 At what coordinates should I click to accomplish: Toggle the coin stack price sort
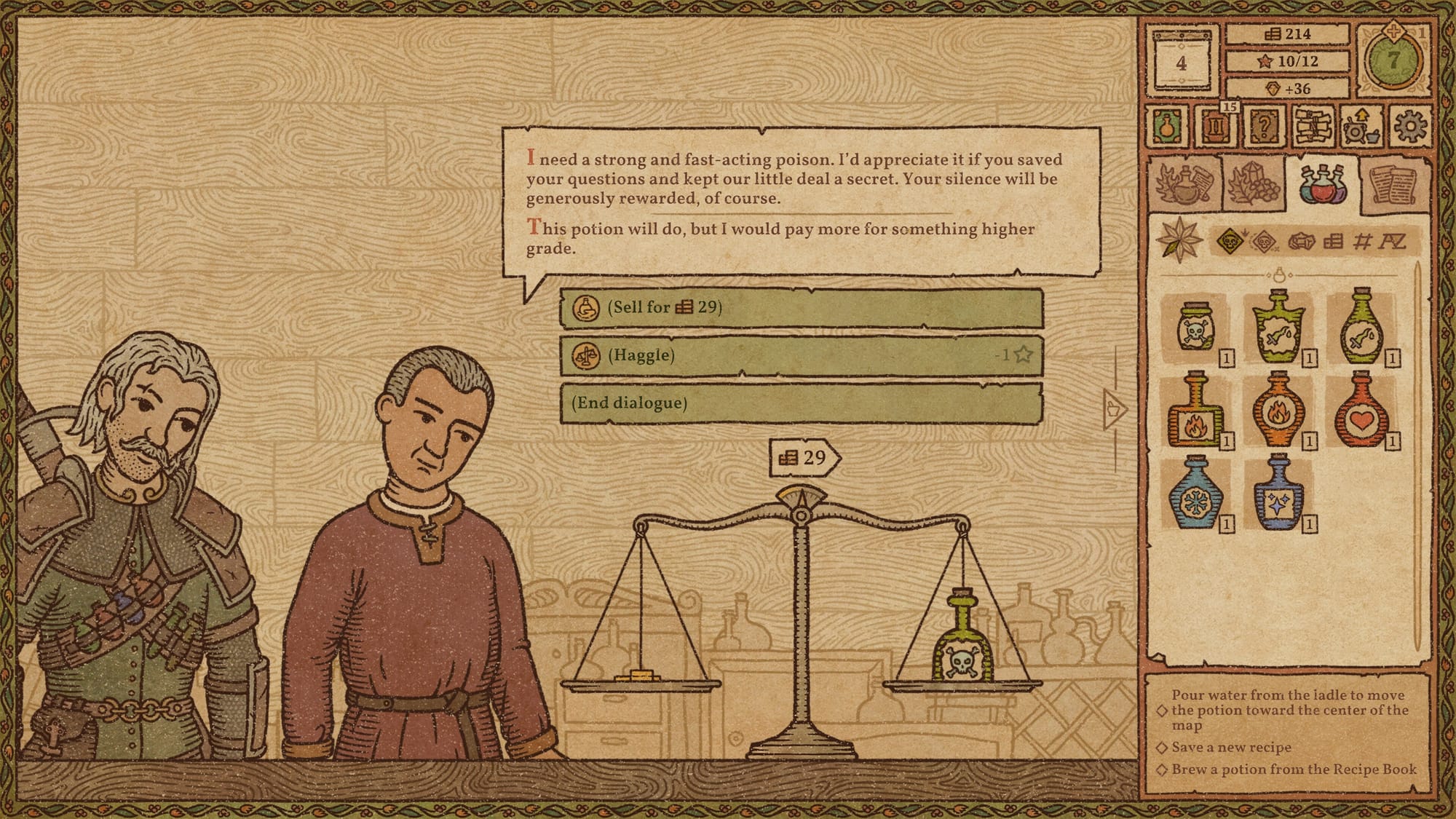(1334, 241)
